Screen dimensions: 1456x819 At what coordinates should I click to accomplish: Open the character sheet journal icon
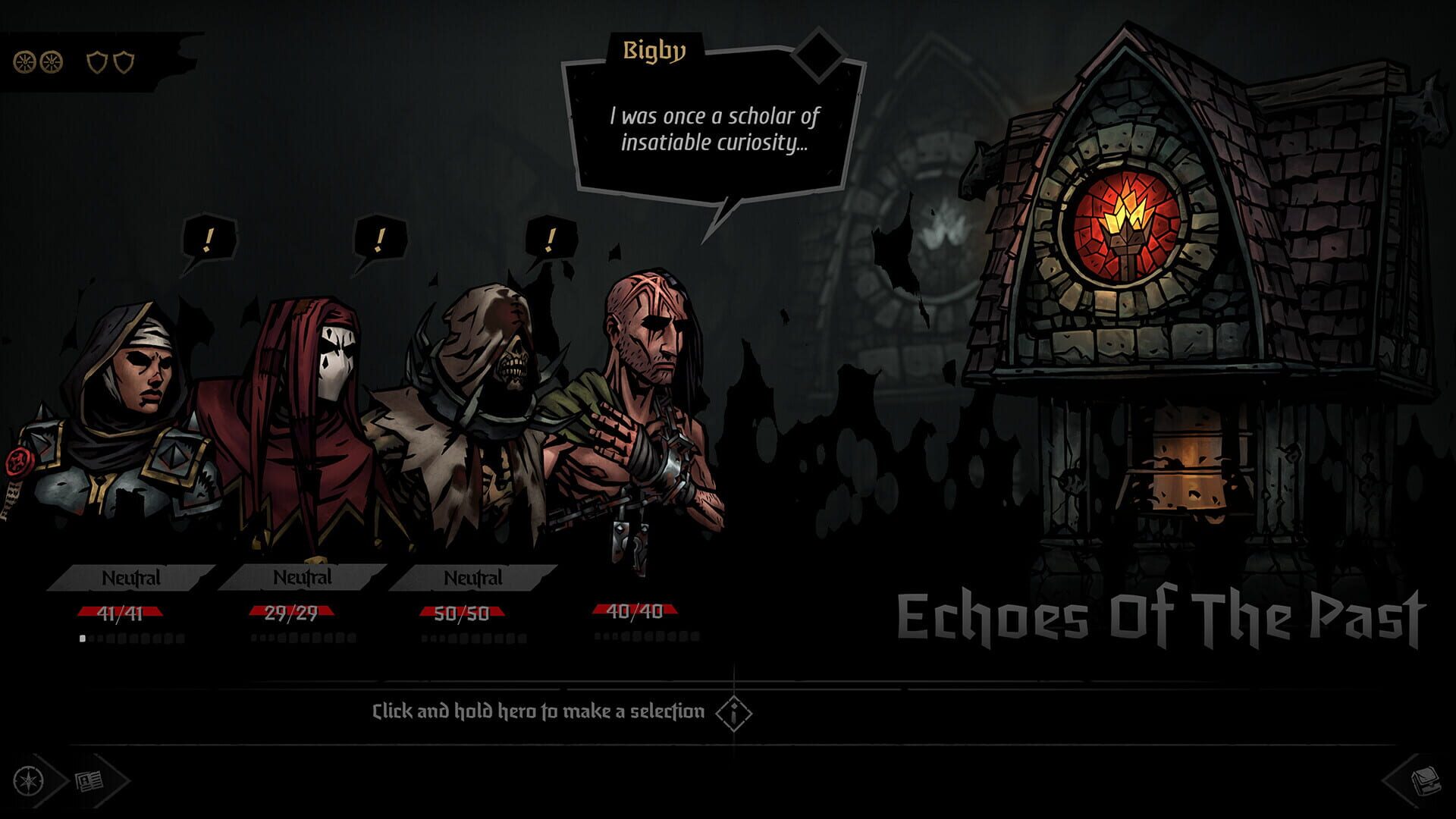[89, 780]
